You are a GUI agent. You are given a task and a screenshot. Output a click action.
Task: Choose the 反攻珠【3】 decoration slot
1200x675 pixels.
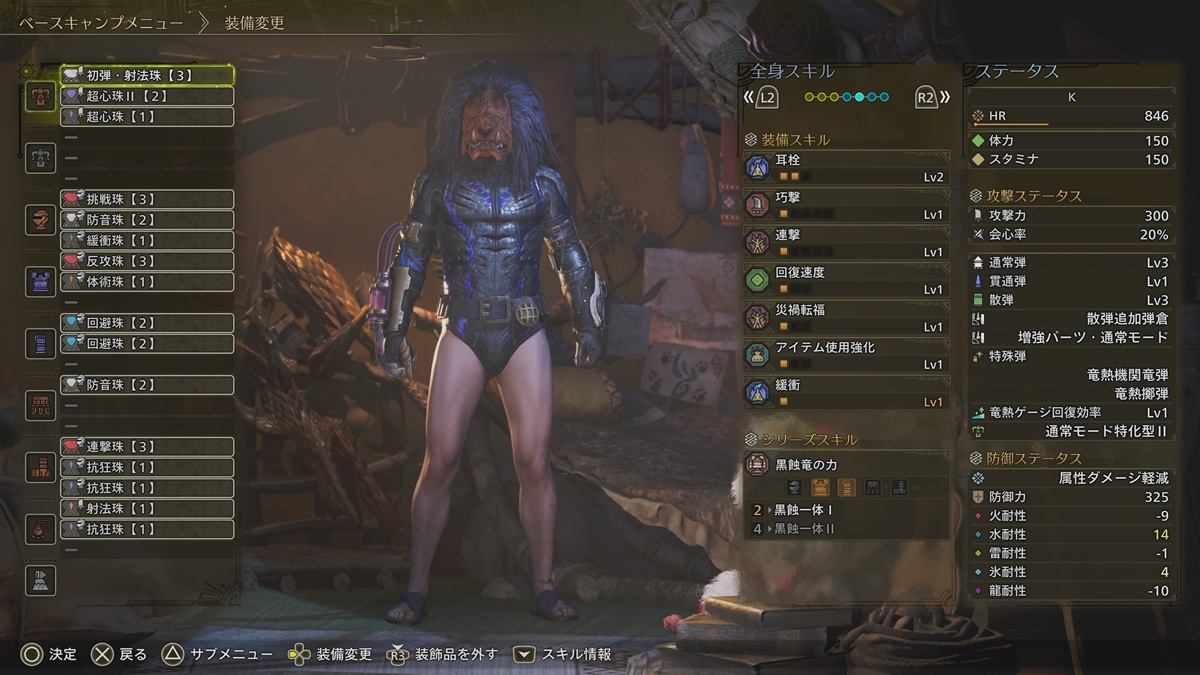(147, 261)
